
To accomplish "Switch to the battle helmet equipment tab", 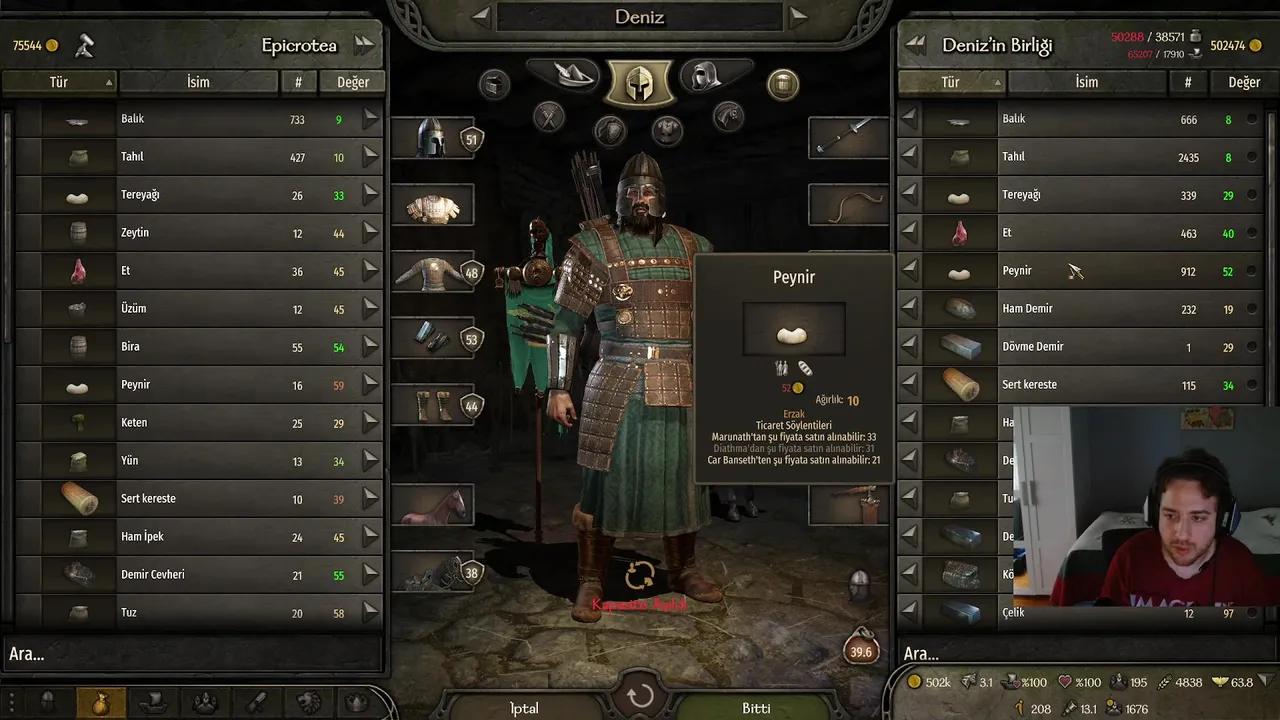I will pyautogui.click(x=639, y=81).
